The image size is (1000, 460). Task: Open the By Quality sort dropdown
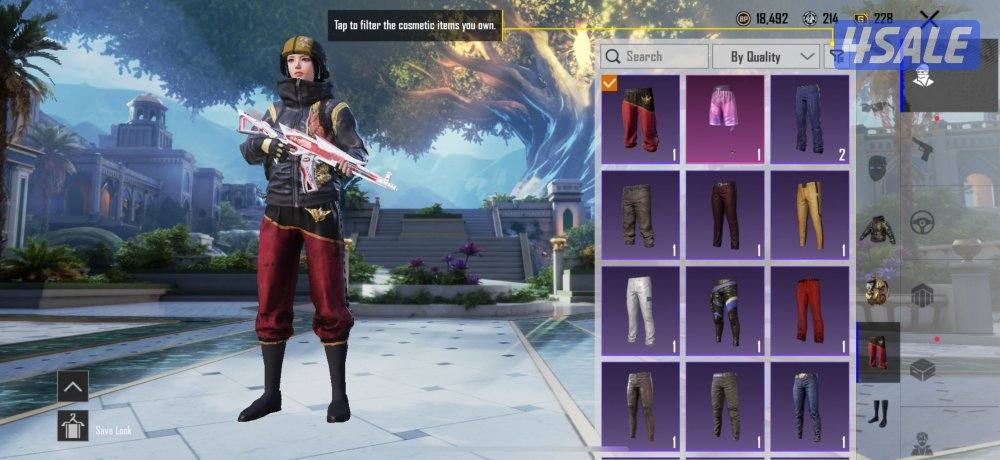[x=765, y=56]
